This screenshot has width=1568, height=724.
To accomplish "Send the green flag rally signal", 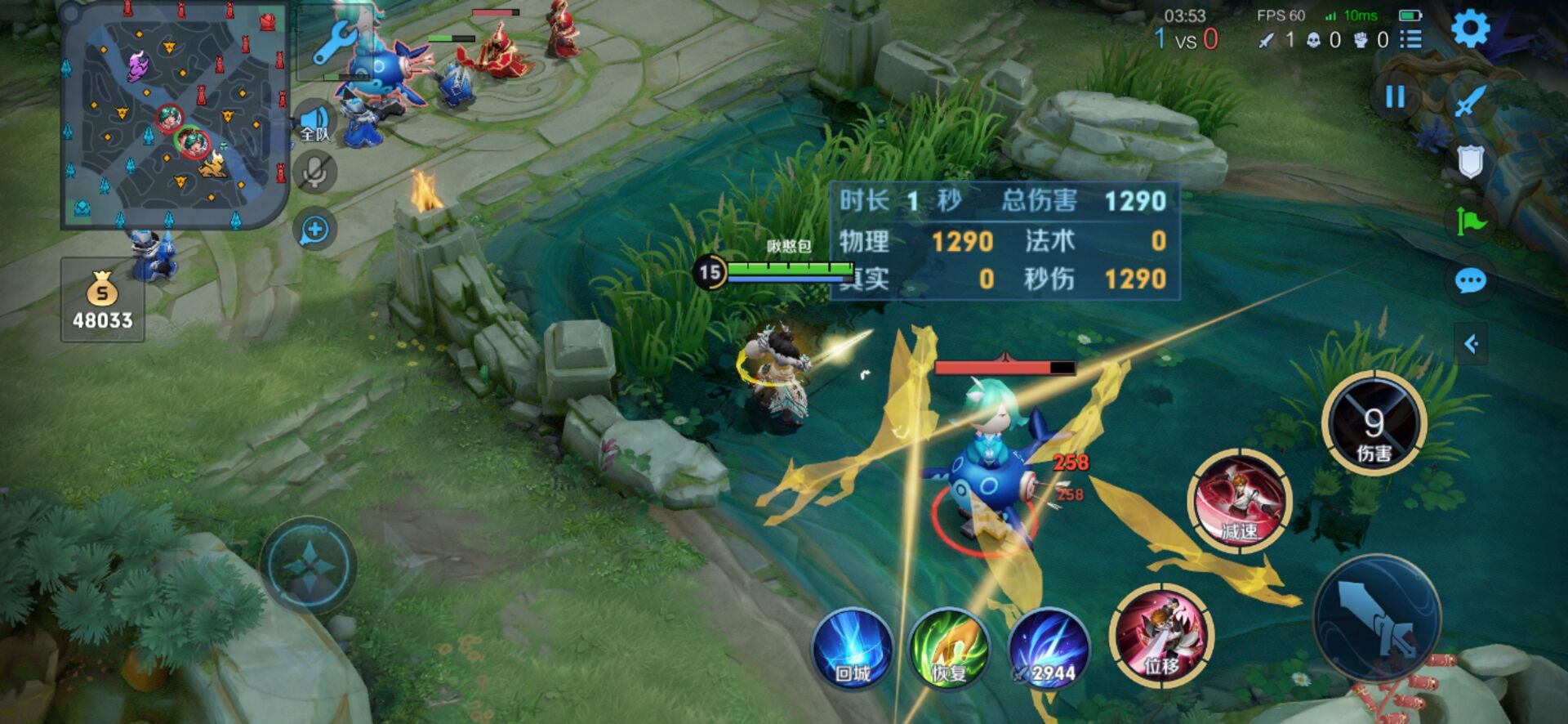I will coord(1470,221).
